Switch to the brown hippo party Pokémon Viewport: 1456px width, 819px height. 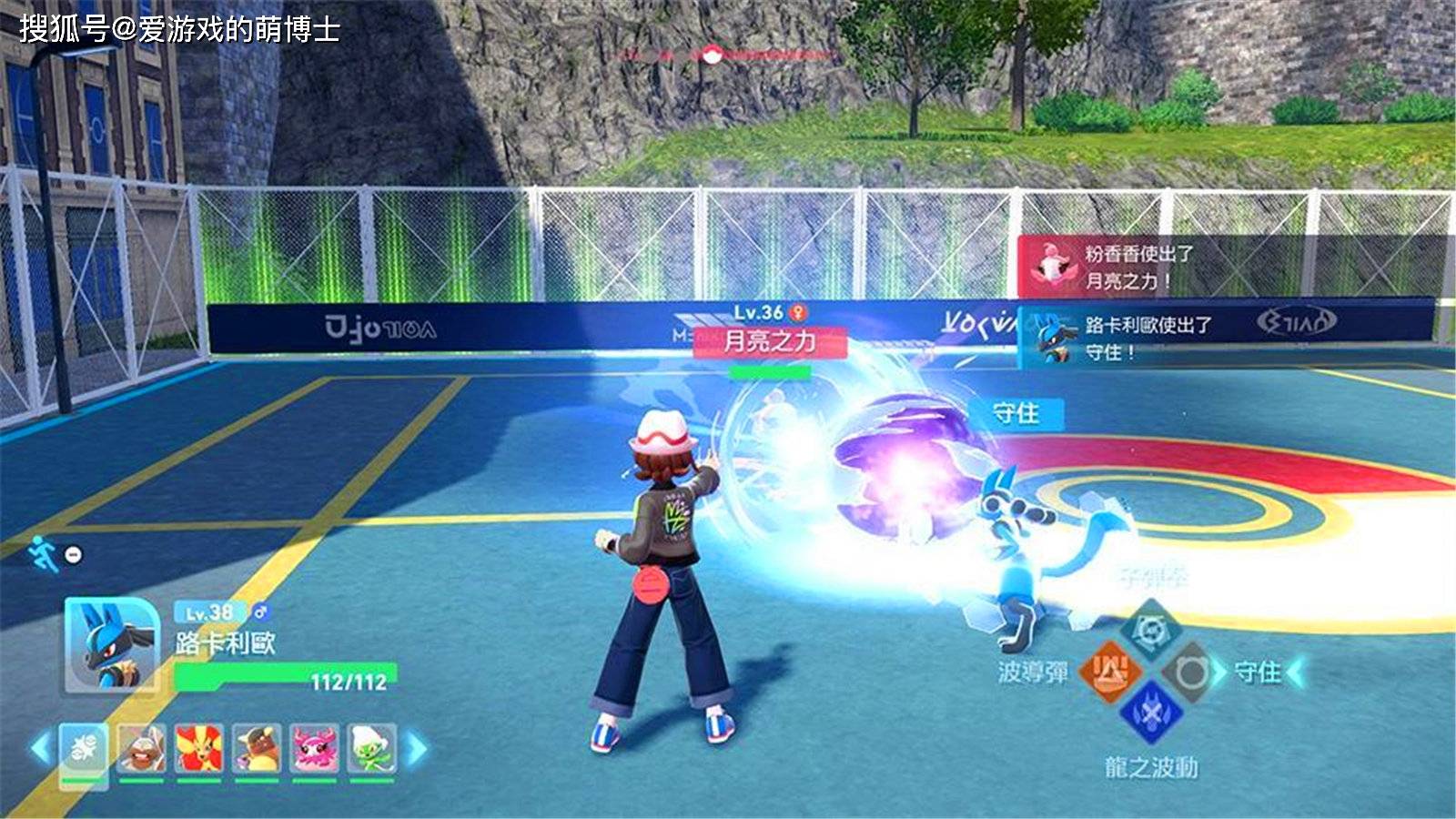(x=141, y=750)
